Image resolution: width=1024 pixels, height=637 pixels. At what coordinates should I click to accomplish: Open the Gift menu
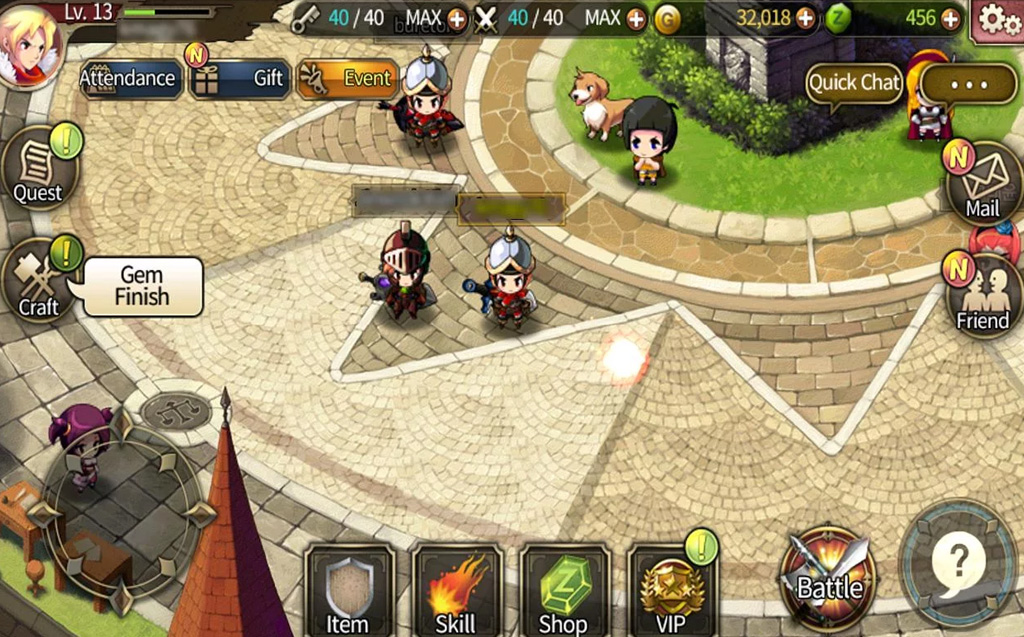pos(240,78)
